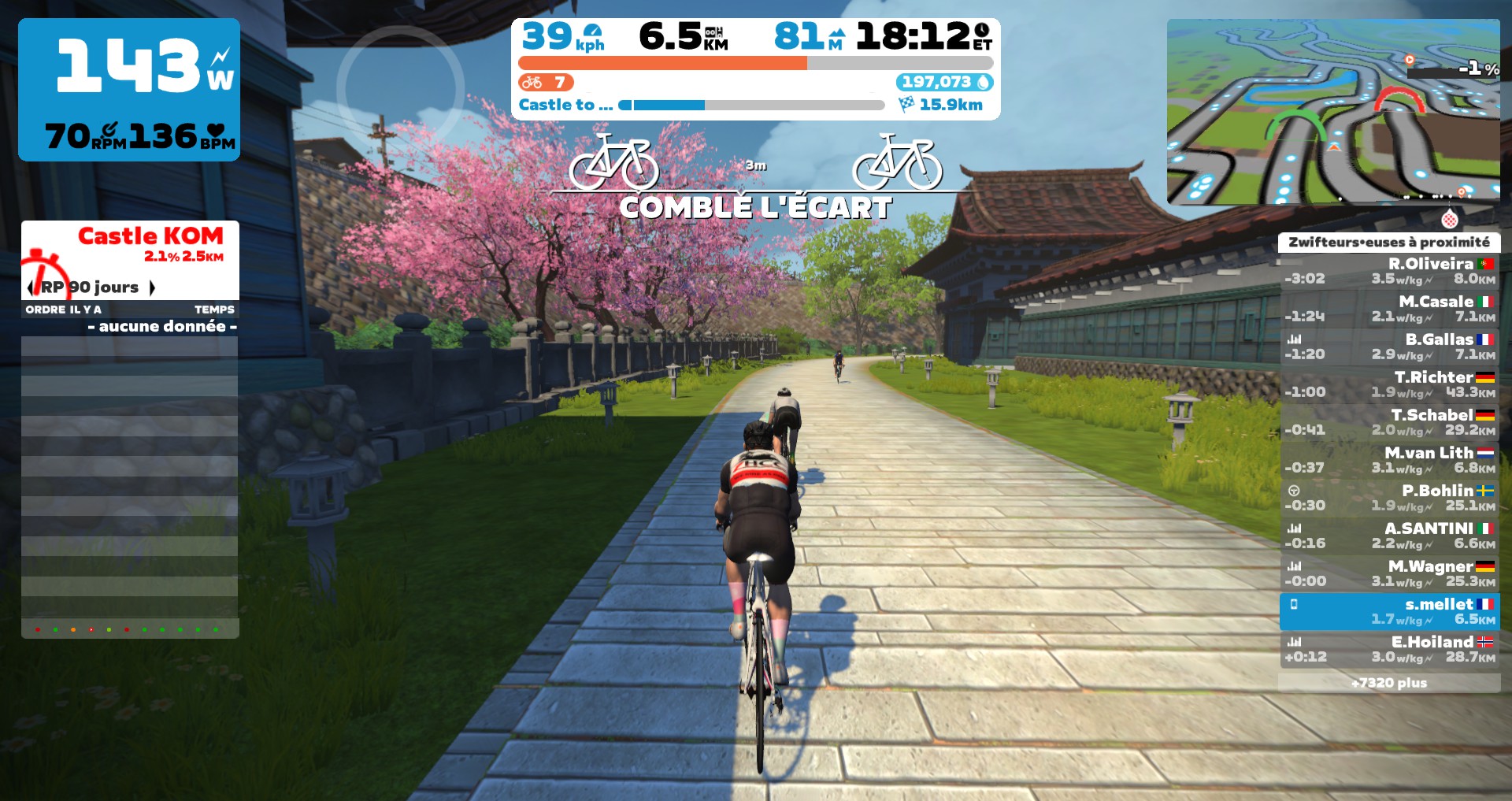Show previous Castle KOM leaderboard period

(x=30, y=287)
